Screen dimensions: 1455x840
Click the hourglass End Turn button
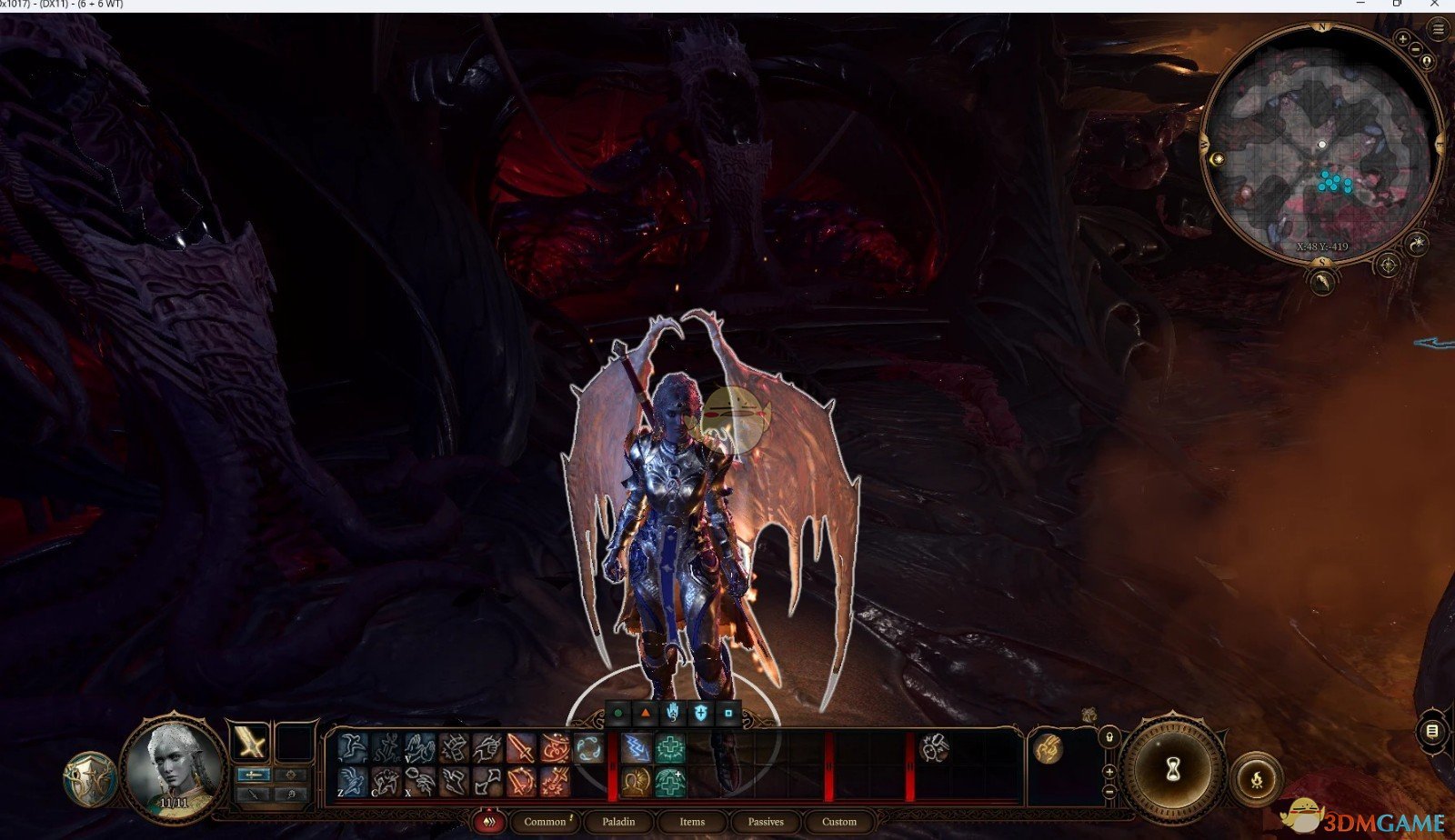pyautogui.click(x=1172, y=769)
